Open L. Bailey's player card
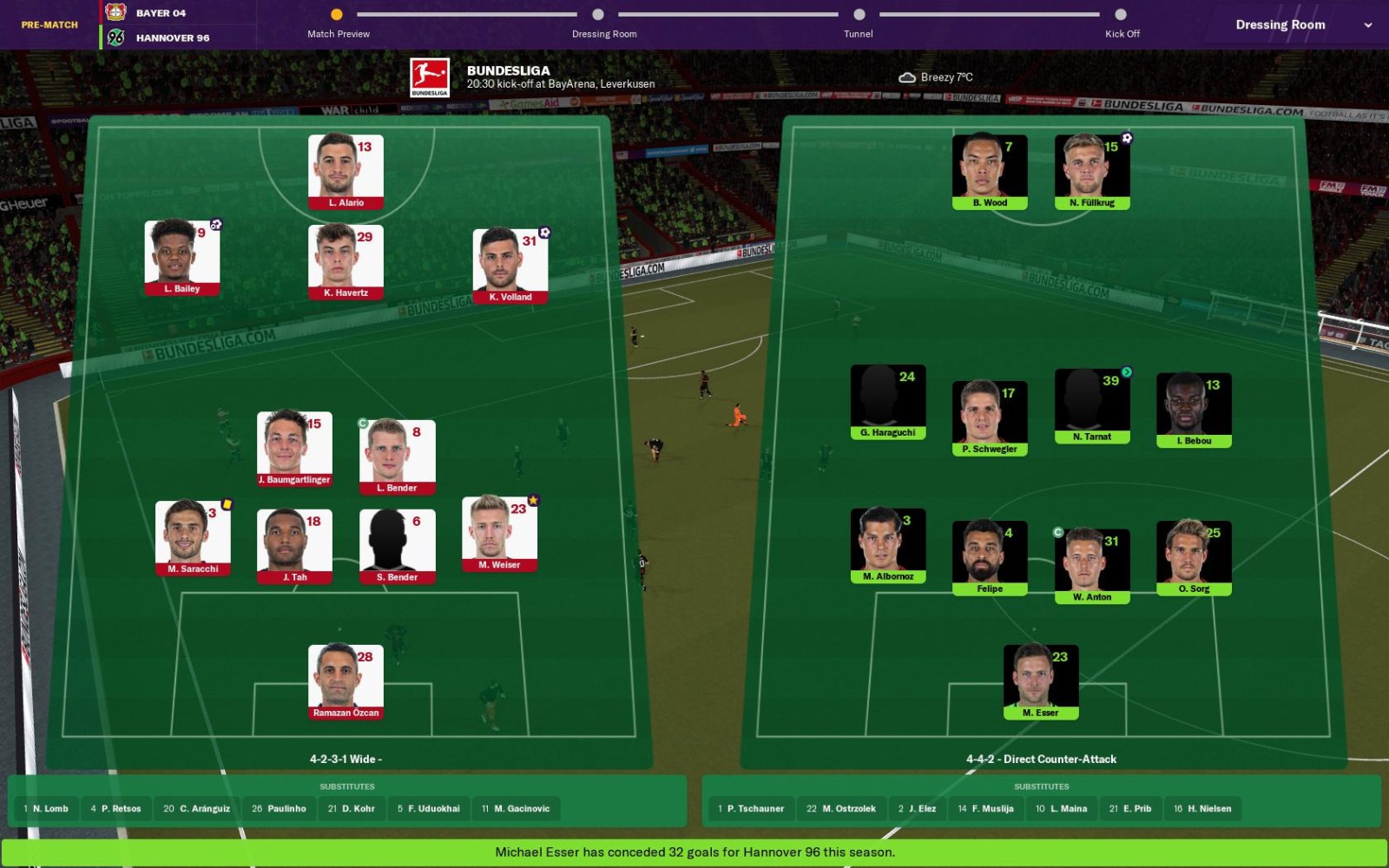This screenshot has width=1389, height=868. [182, 257]
